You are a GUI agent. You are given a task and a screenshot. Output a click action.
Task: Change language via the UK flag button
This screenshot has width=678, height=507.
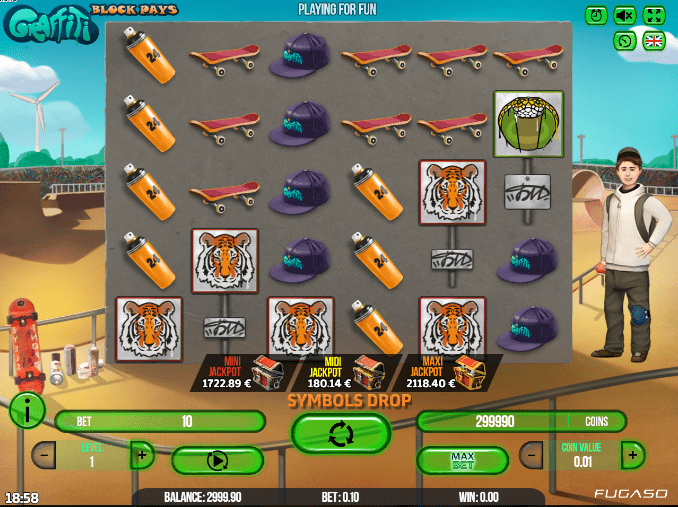point(654,41)
